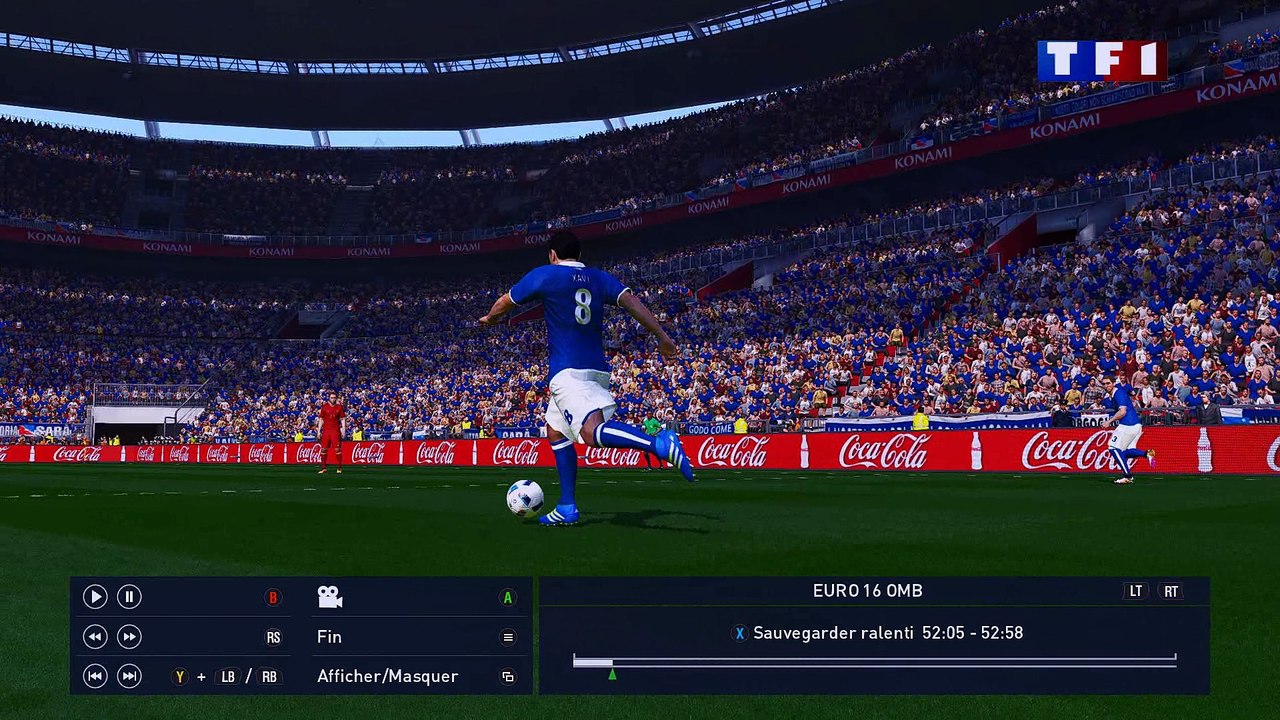Skip to the replay's end
Image resolution: width=1280 pixels, height=720 pixels.
coord(129,677)
